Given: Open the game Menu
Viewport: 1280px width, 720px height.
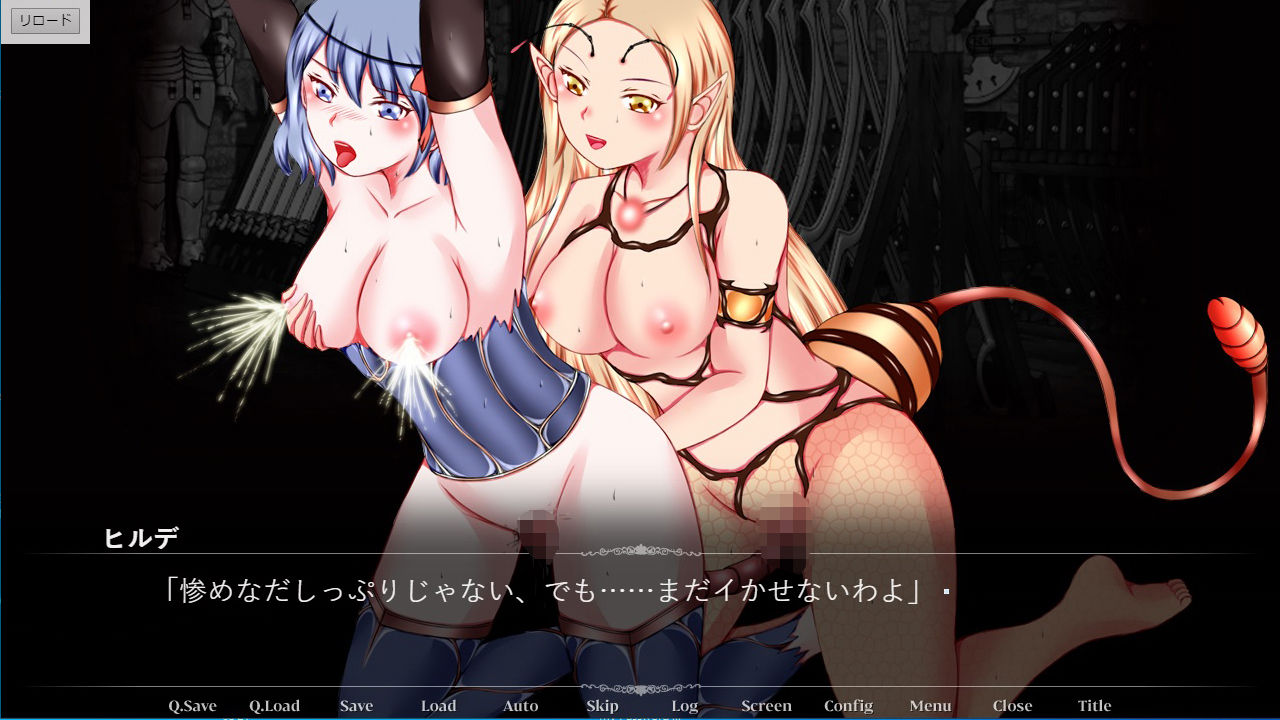Looking at the screenshot, I should (929, 705).
